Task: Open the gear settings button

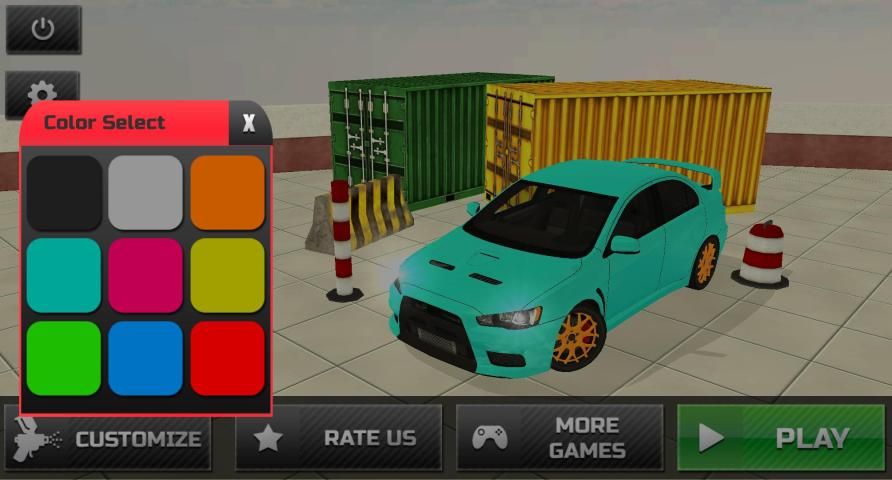Action: [x=43, y=90]
